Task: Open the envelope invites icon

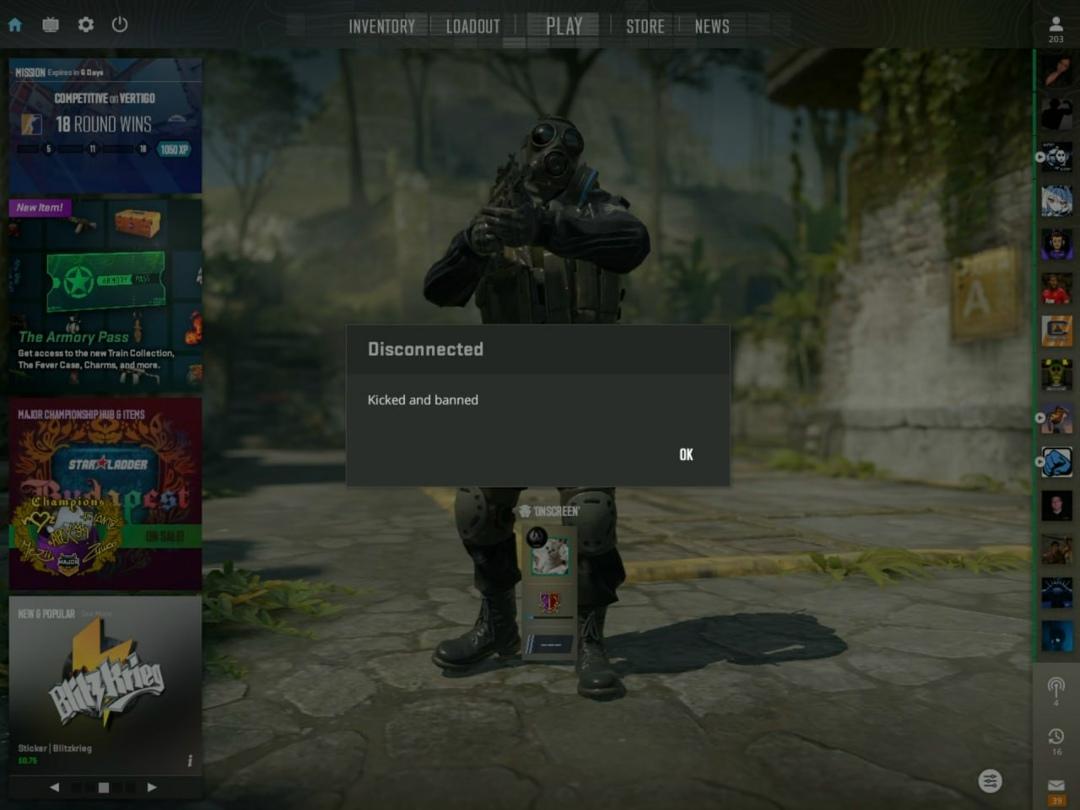Action: (x=1056, y=787)
